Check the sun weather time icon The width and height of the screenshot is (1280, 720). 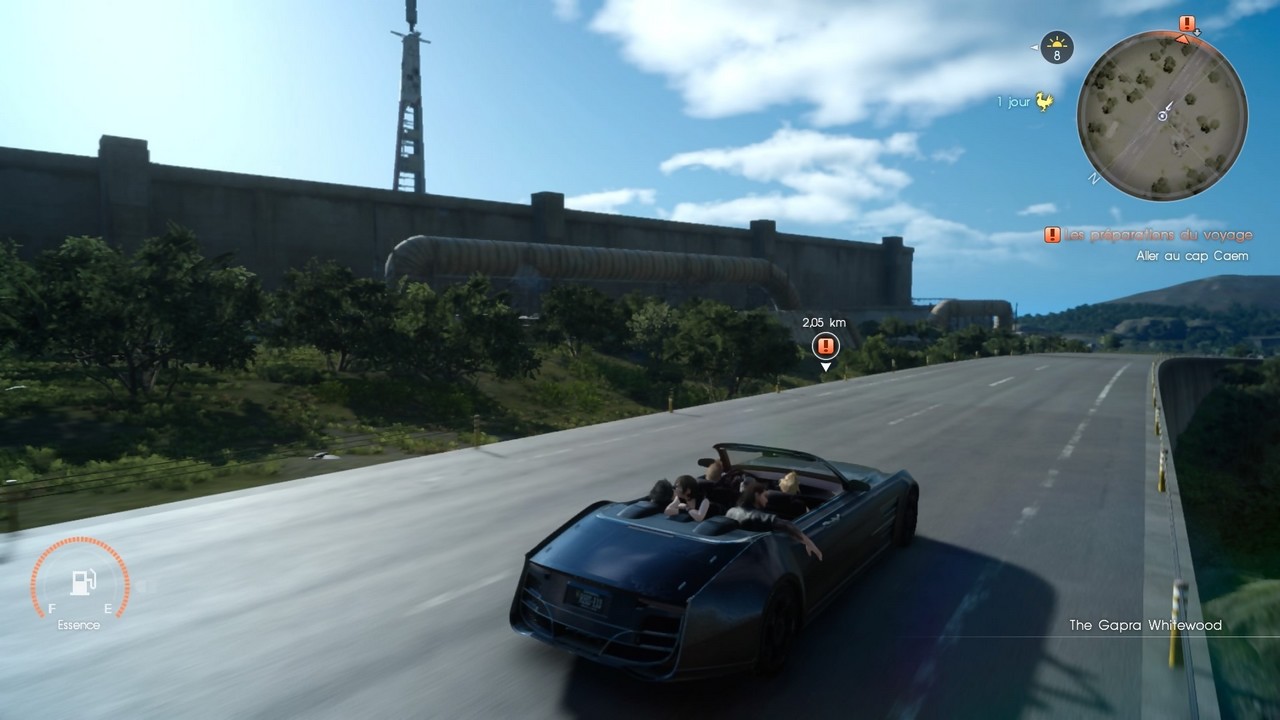click(x=1056, y=46)
